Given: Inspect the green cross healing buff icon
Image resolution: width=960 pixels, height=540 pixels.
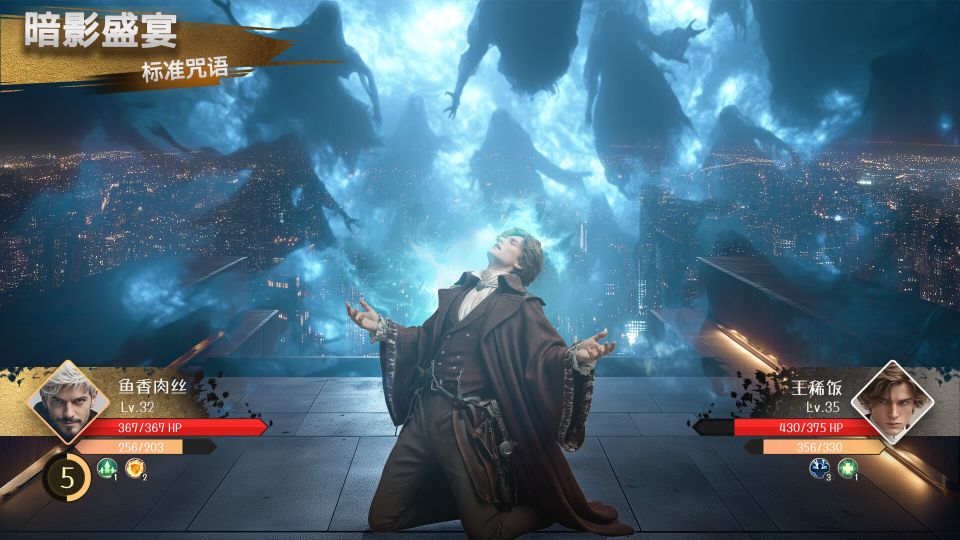Looking at the screenshot, I should coord(847,467).
